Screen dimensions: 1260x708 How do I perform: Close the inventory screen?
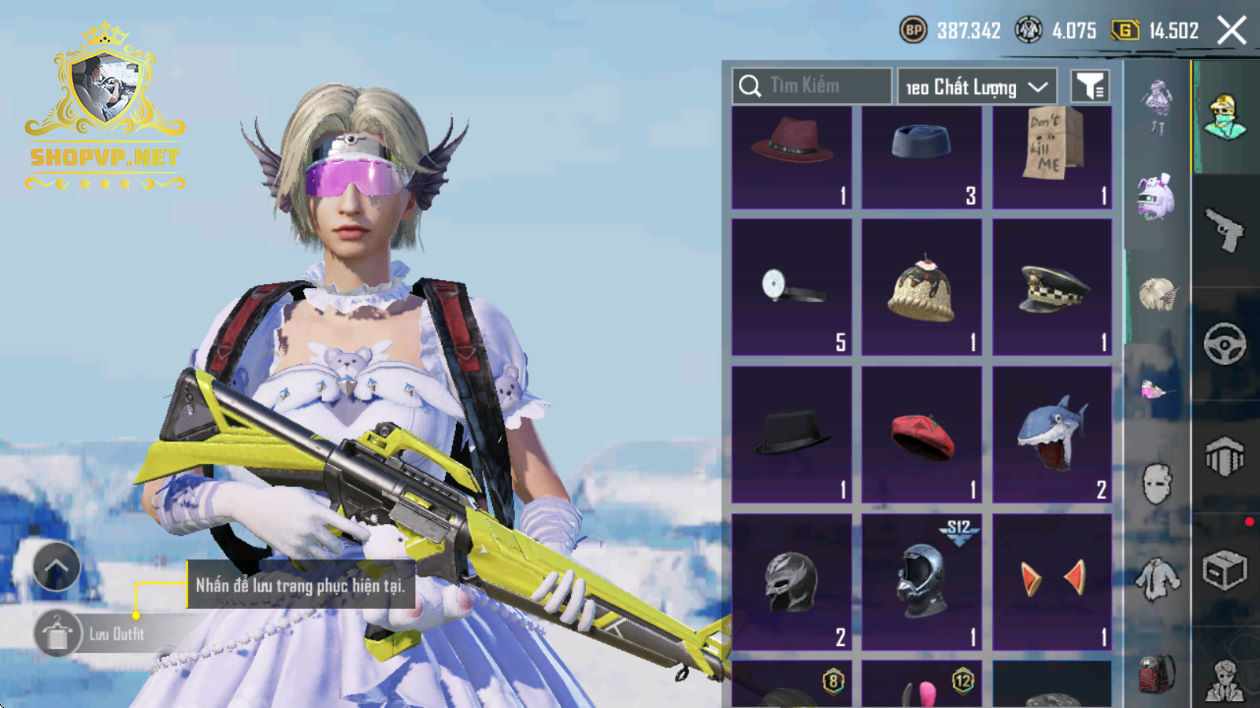pyautogui.click(x=1232, y=31)
